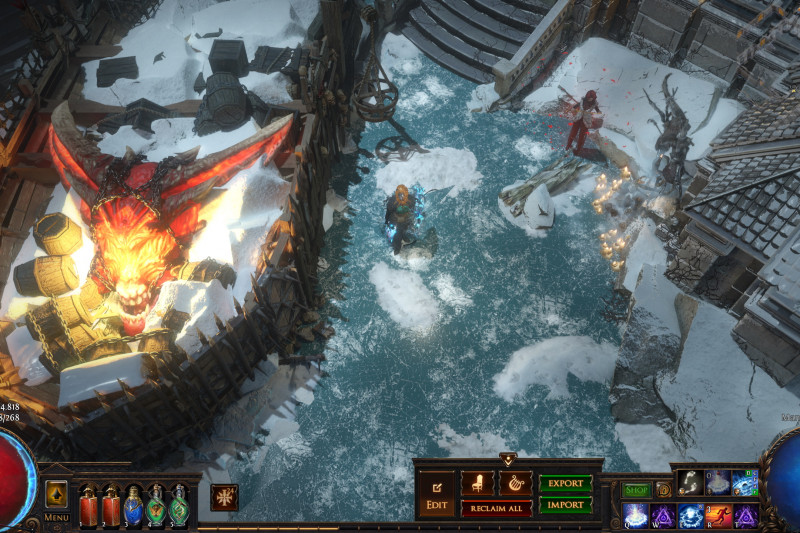Open the hideout Edit mode

coord(437,495)
